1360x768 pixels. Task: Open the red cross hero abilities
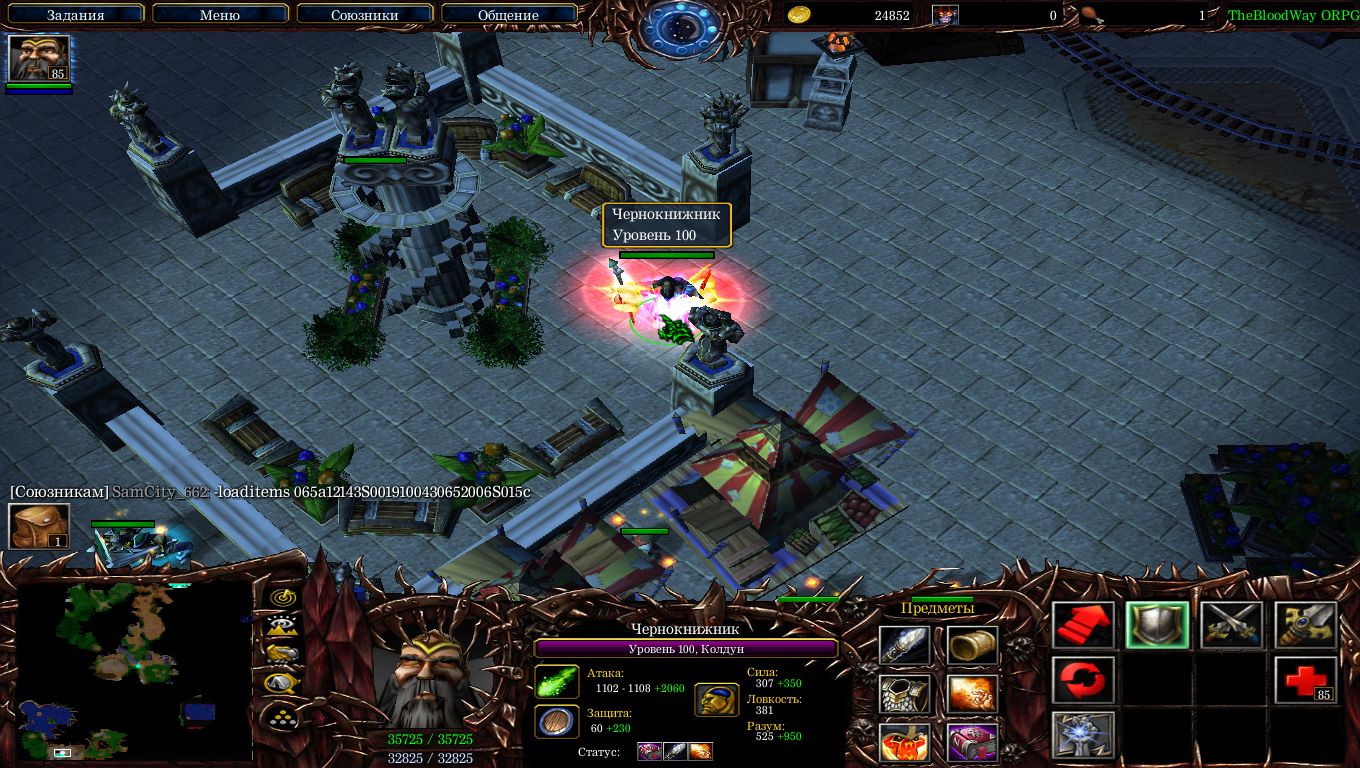tap(1306, 680)
